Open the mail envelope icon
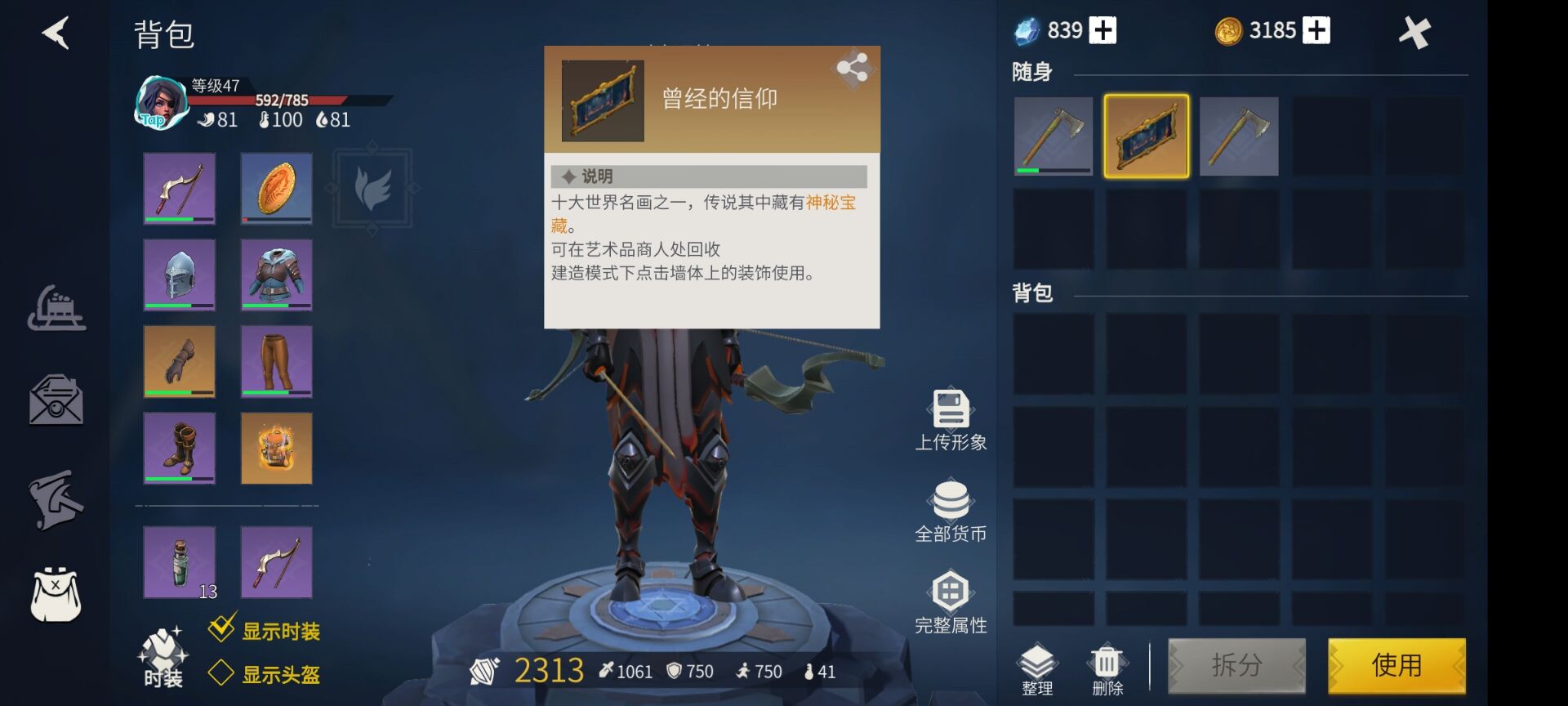Image resolution: width=1568 pixels, height=706 pixels. click(x=56, y=400)
